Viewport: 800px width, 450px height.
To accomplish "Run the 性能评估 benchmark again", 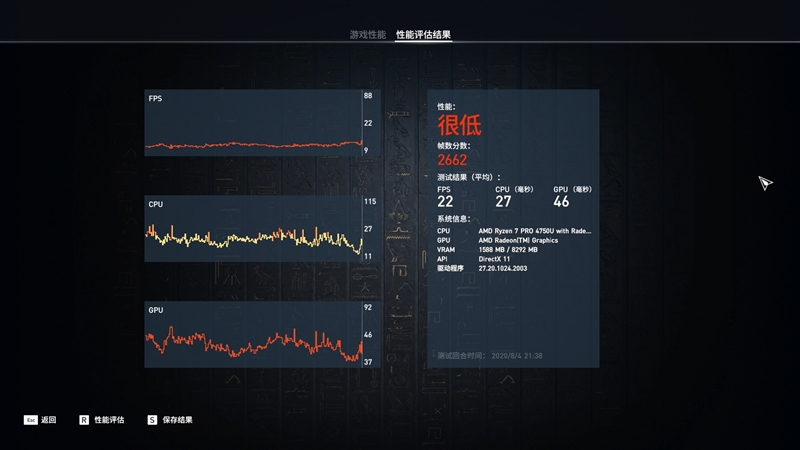I will pyautogui.click(x=102, y=420).
